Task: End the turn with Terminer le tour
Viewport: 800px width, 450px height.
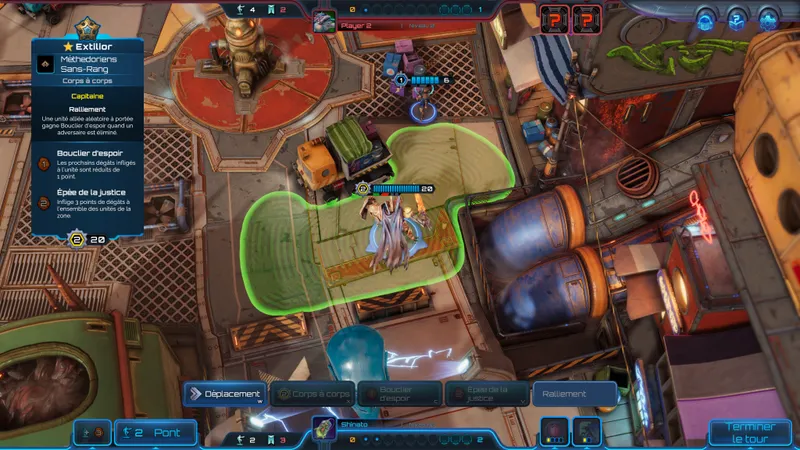Action: click(x=750, y=432)
